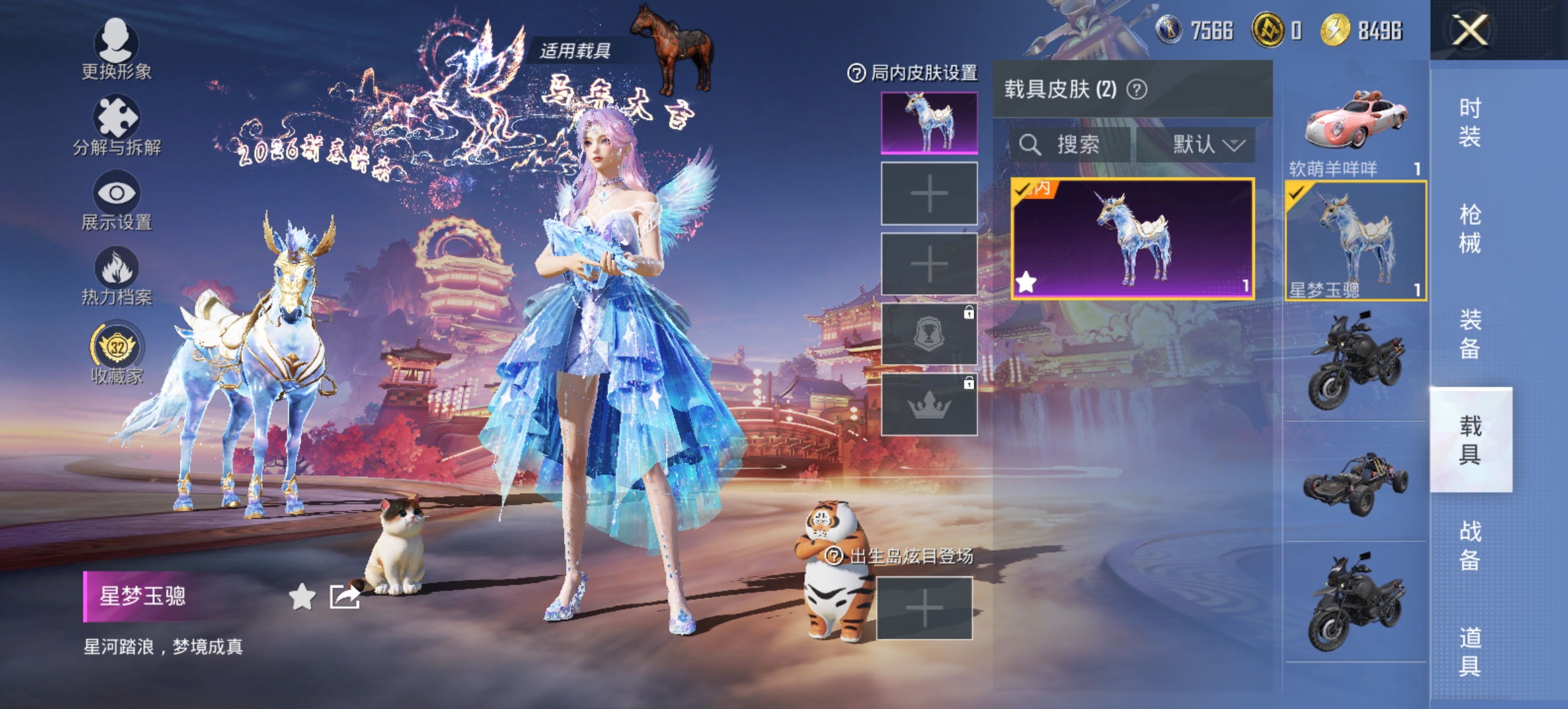The height and width of the screenshot is (709, 1568).
Task: Favorite 星梦玉骢 with the star icon
Action: (x=302, y=596)
